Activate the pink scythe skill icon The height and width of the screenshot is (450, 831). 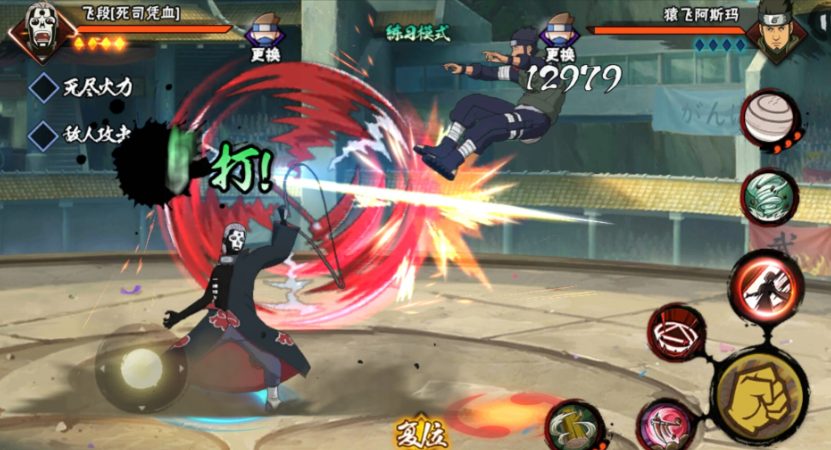tap(663, 424)
